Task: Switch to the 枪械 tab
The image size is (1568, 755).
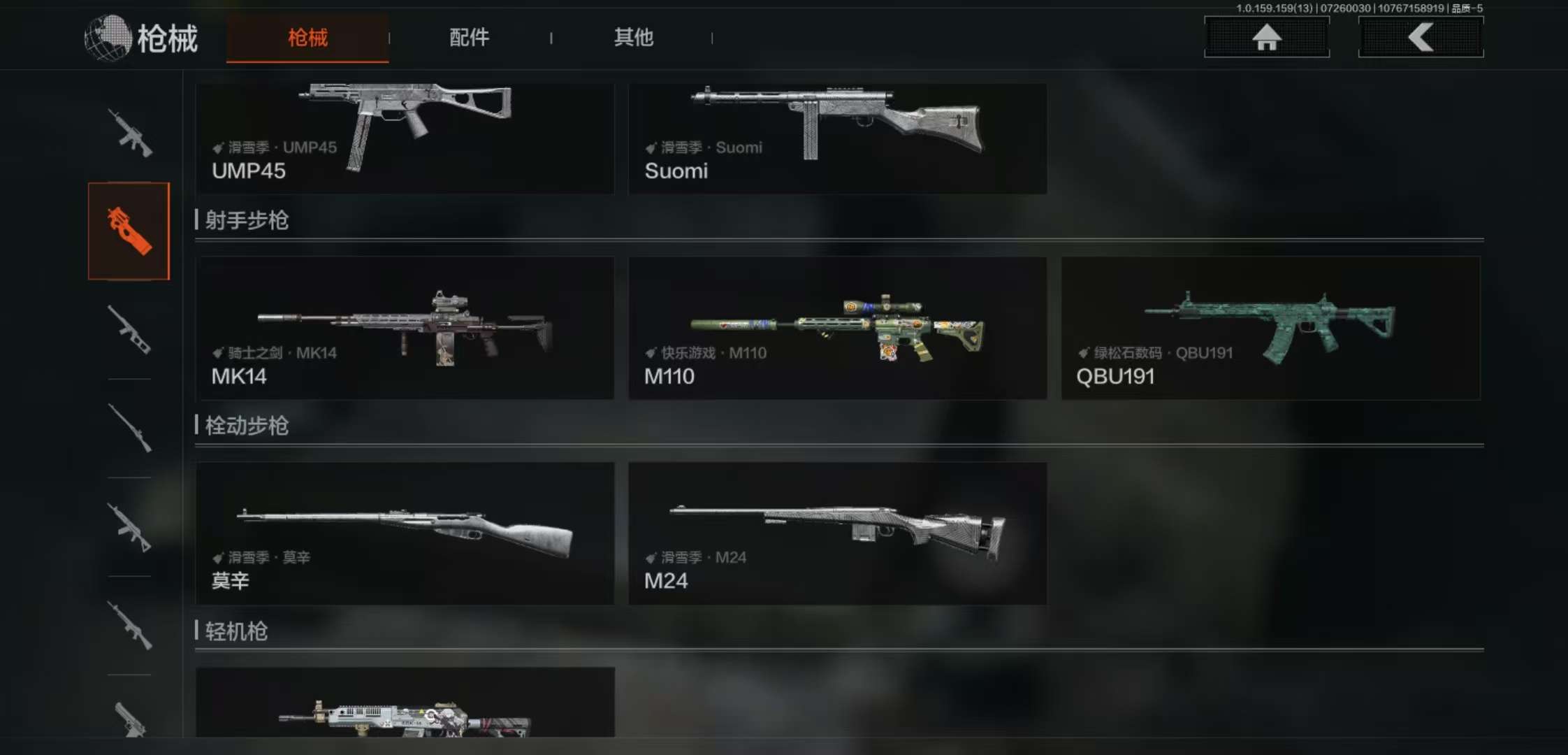Action: 307,38
